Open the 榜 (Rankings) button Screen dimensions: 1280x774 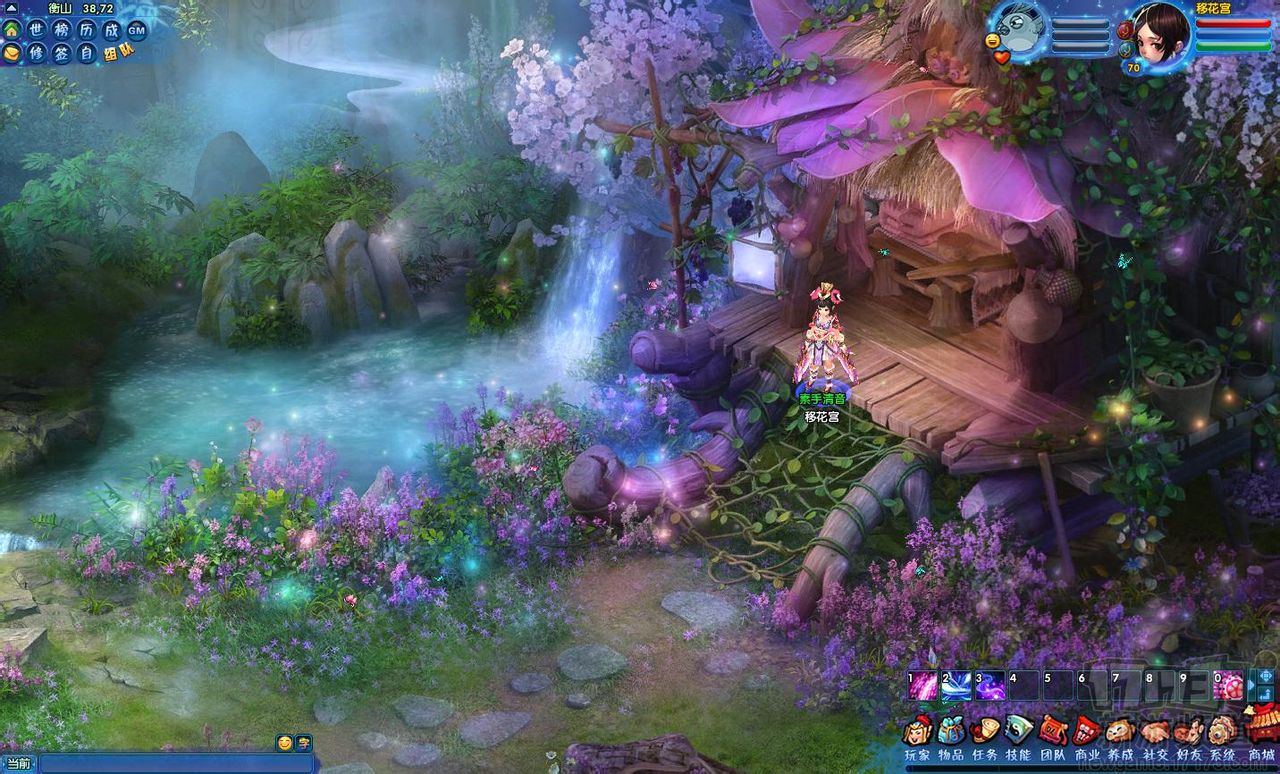62,30
